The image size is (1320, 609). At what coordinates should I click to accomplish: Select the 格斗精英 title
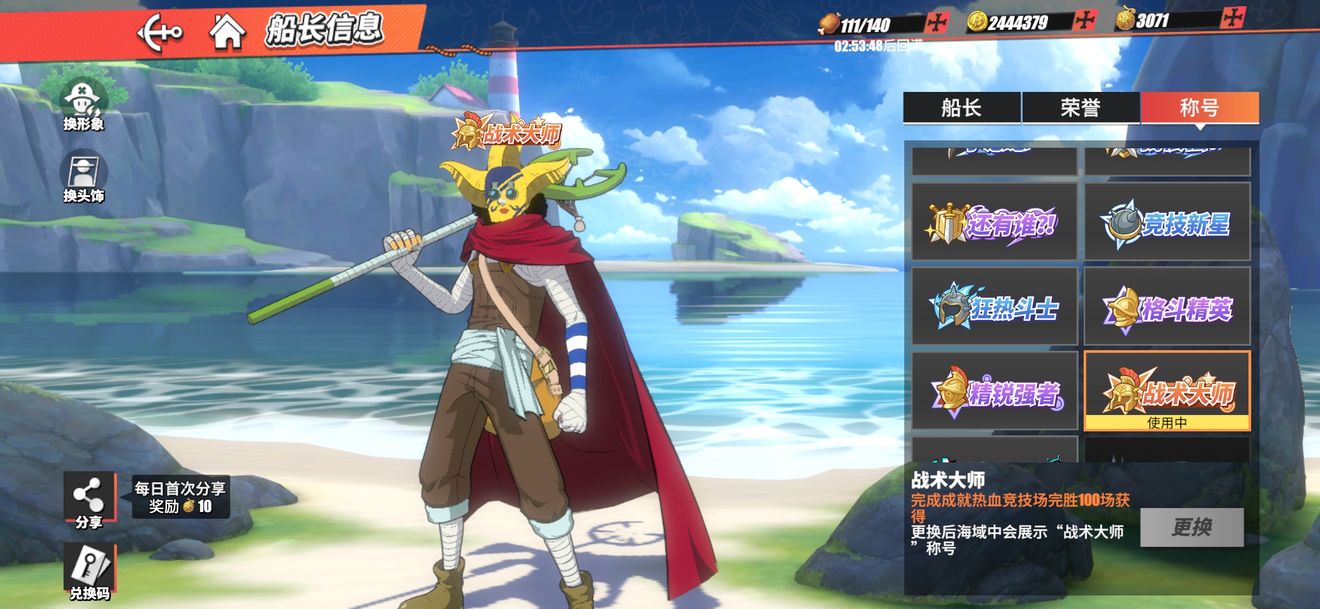tap(1167, 307)
